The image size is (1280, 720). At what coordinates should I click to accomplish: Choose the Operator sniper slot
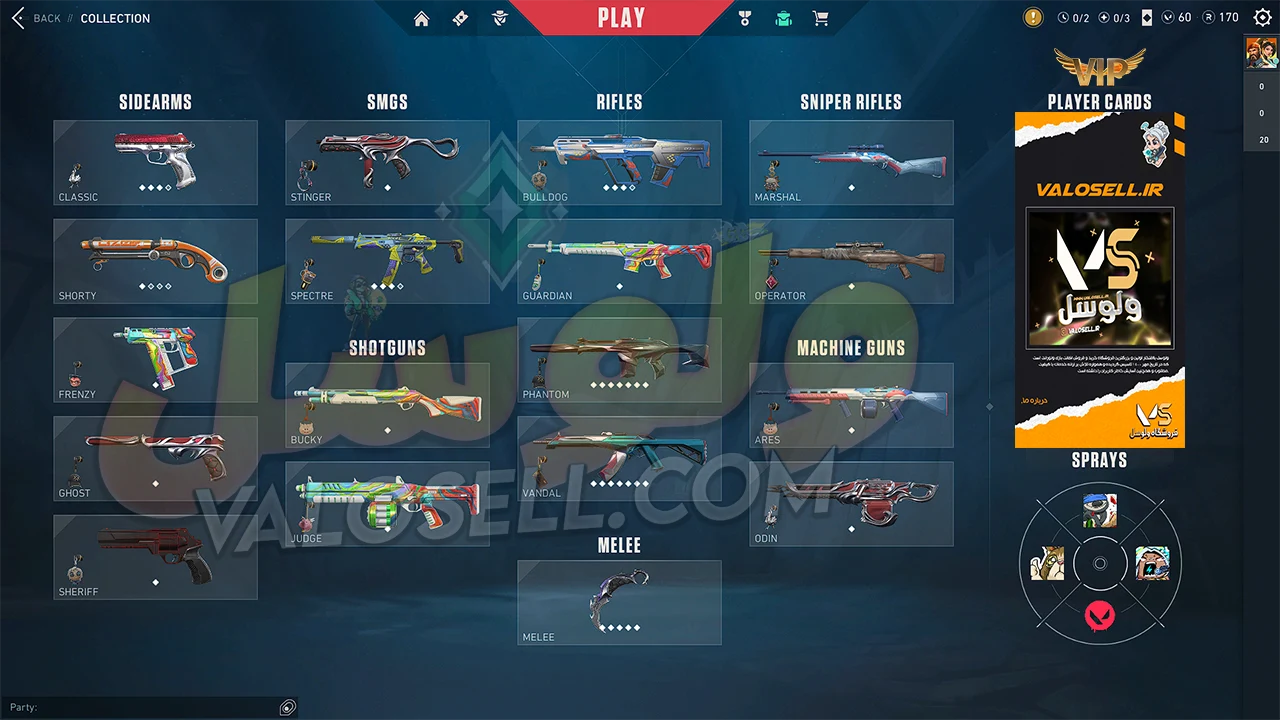click(851, 261)
